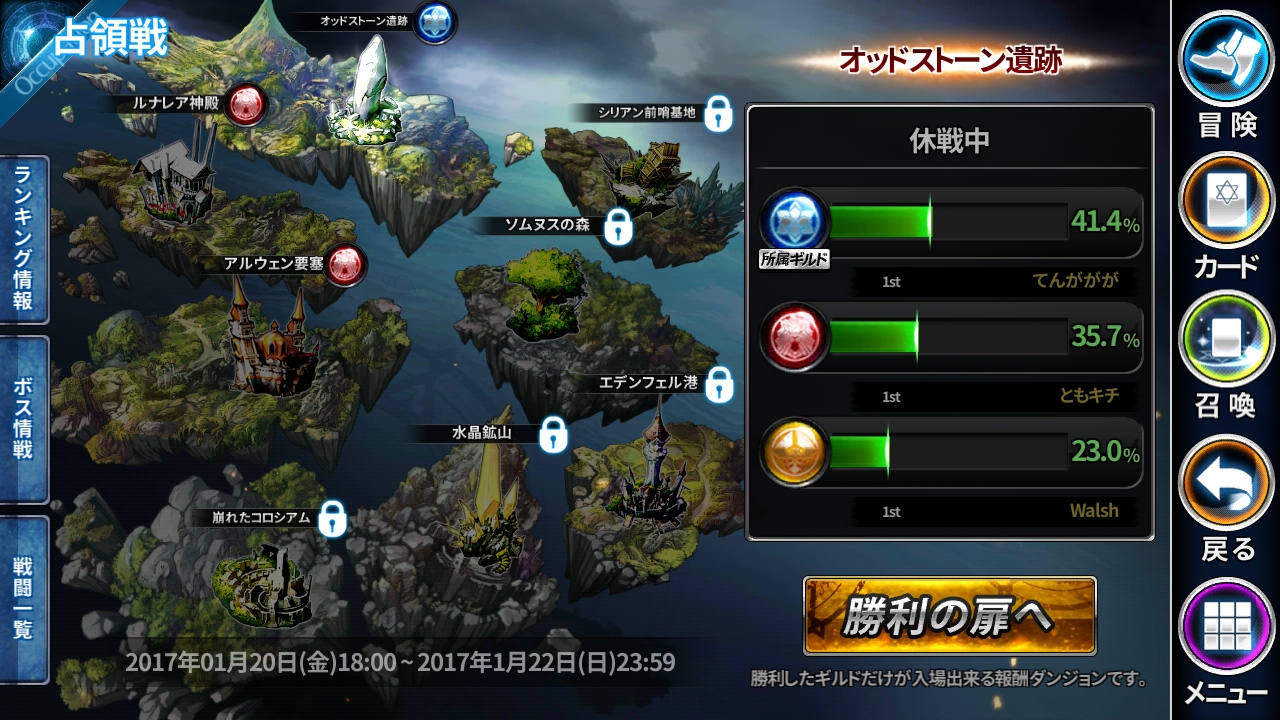The width and height of the screenshot is (1280, 720).
Task: Click the red guild emblem at 35.7%
Action: click(x=795, y=337)
